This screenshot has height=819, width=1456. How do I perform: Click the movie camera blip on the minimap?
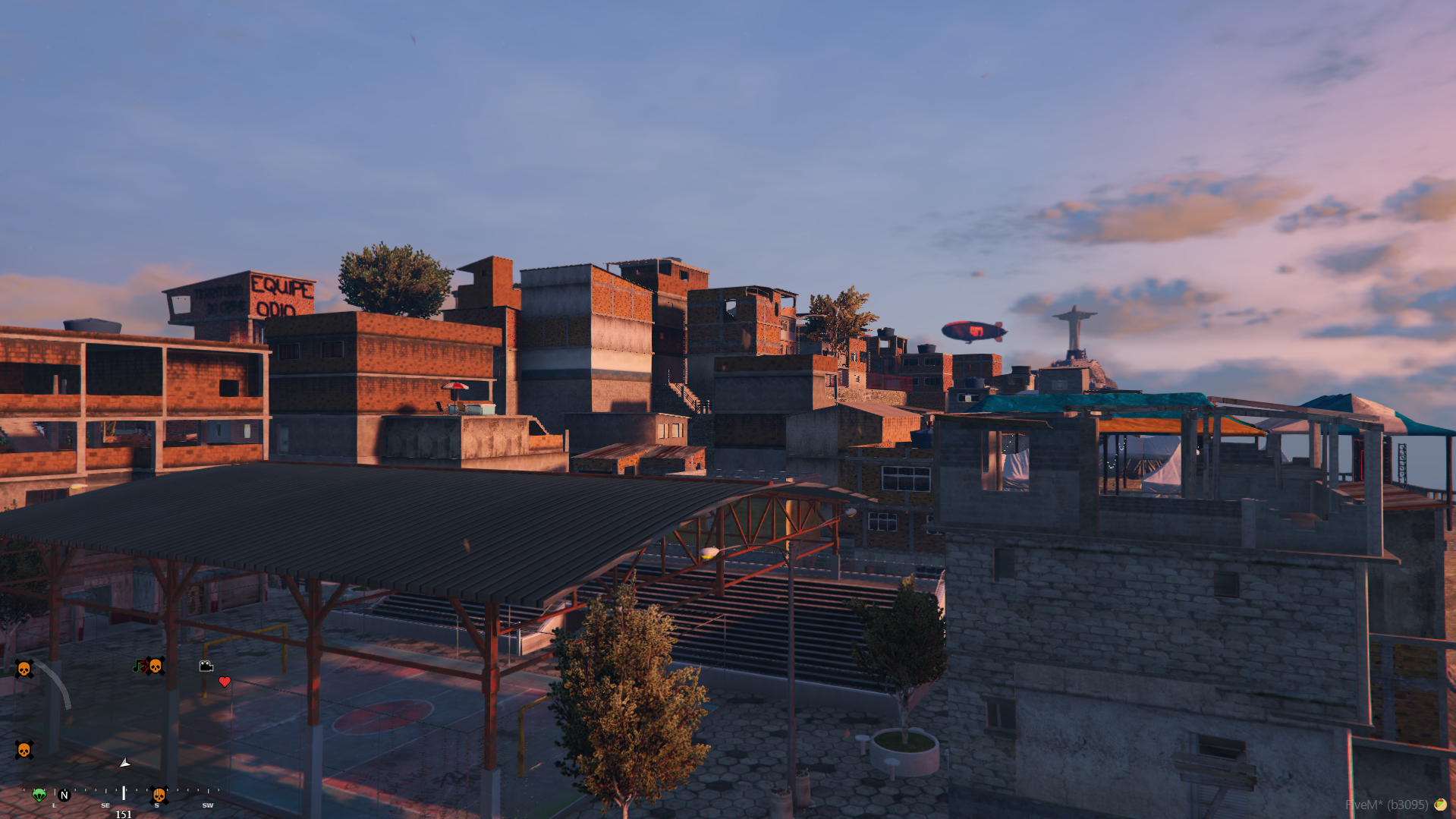[x=206, y=666]
